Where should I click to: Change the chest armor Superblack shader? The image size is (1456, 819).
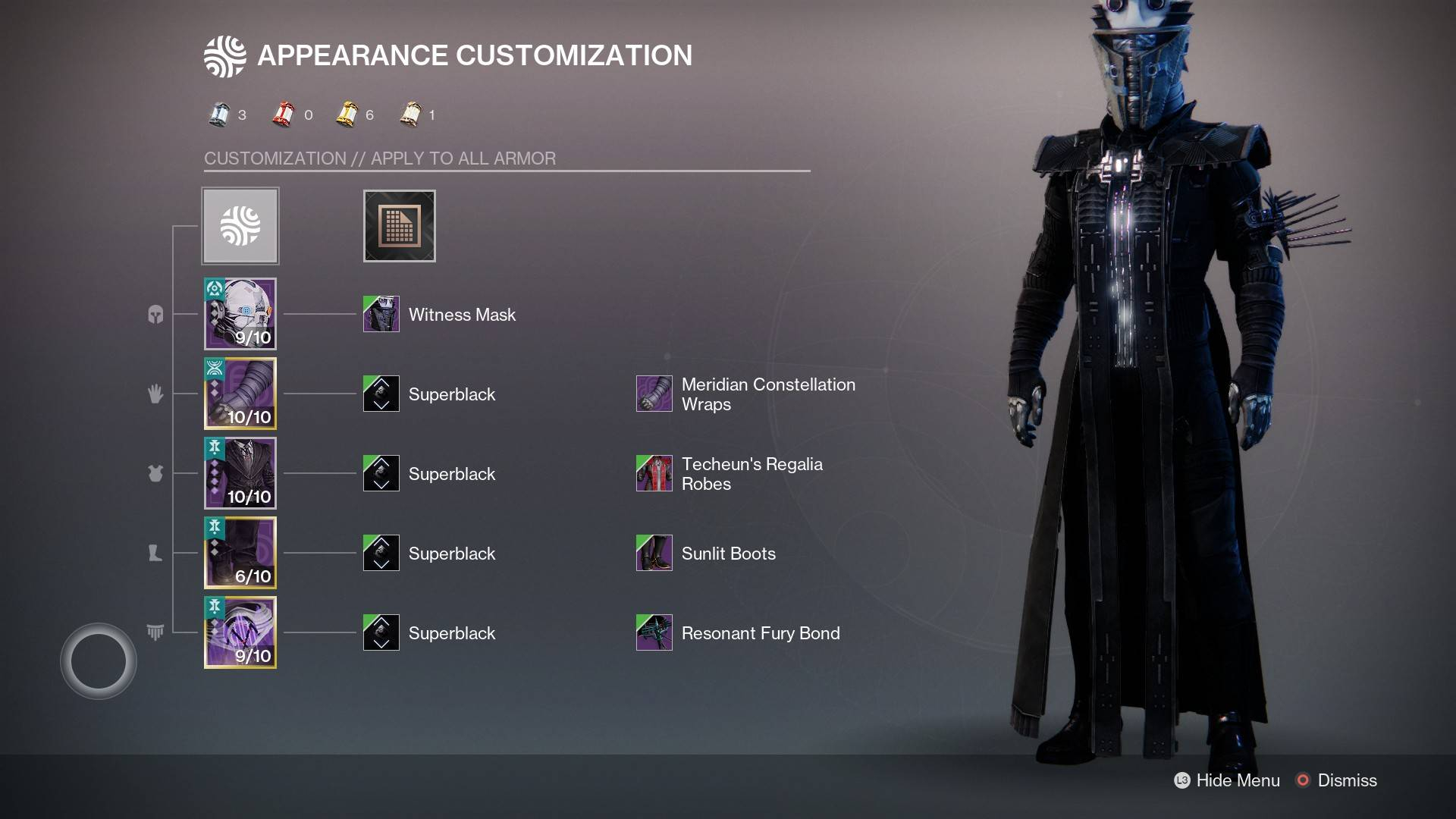(x=381, y=473)
